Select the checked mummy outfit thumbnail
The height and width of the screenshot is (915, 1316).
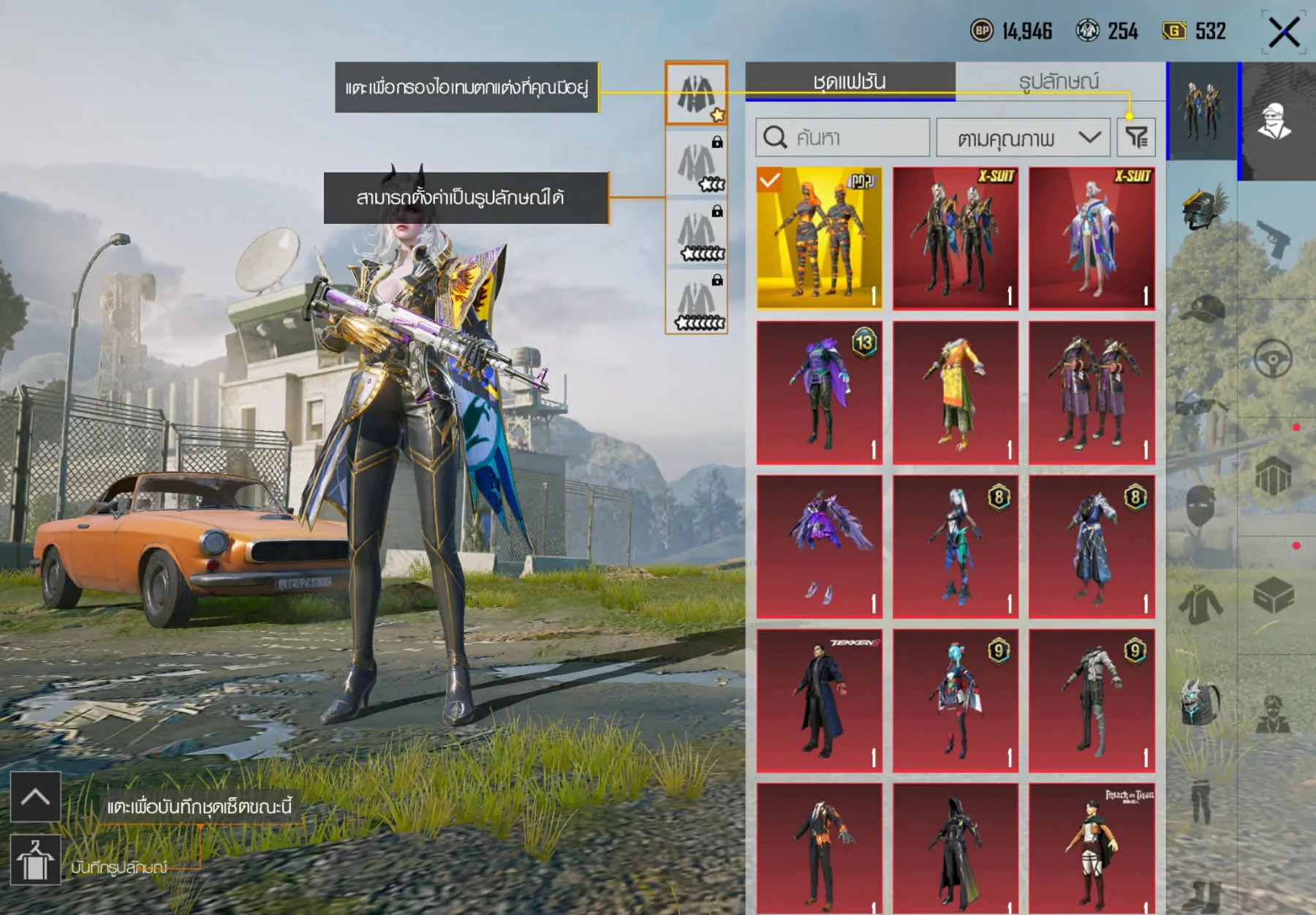(819, 238)
